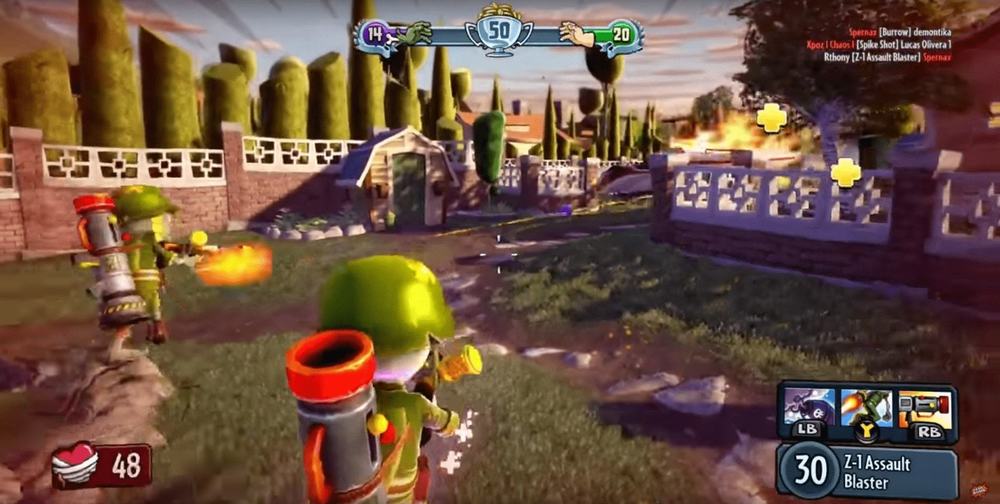Fire the ZPG rocket launcher ability
This screenshot has width=1000, height=504.
coord(924,407)
